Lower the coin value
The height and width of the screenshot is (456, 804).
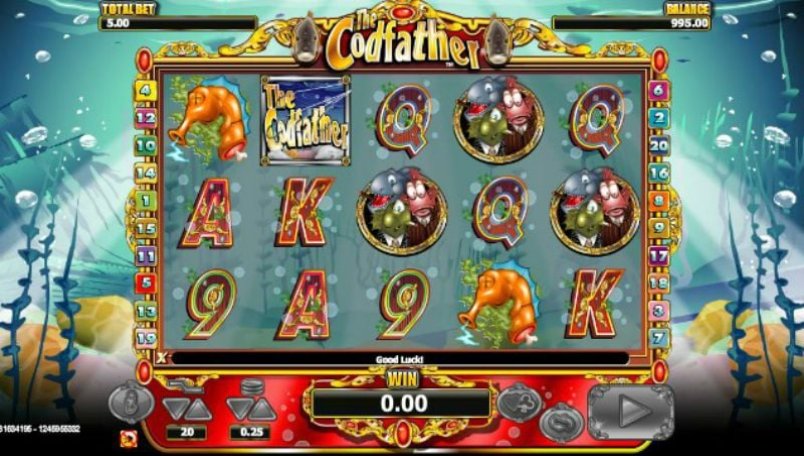click(238, 408)
